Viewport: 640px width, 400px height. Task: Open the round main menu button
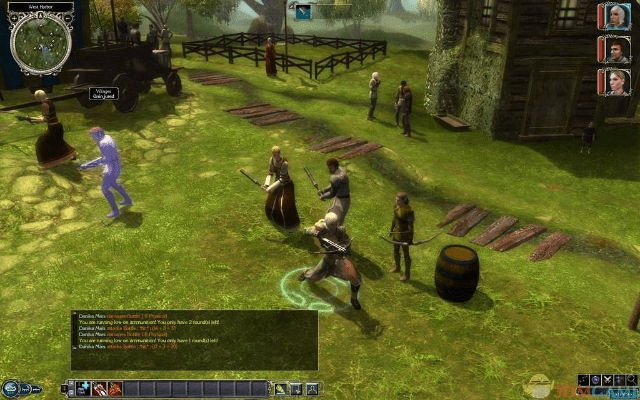[12, 387]
